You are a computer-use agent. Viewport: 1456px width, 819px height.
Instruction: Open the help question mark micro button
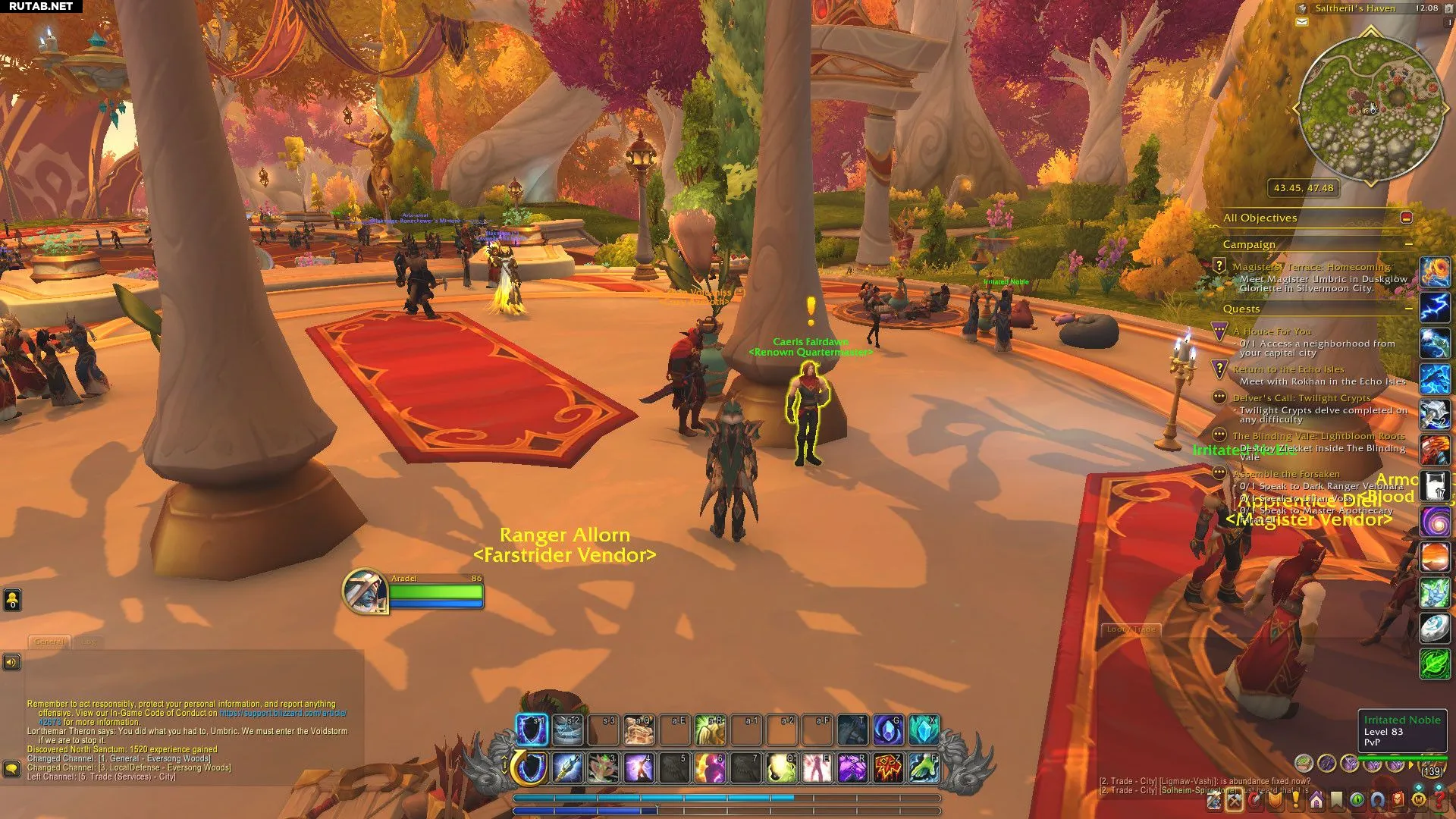(1439, 800)
